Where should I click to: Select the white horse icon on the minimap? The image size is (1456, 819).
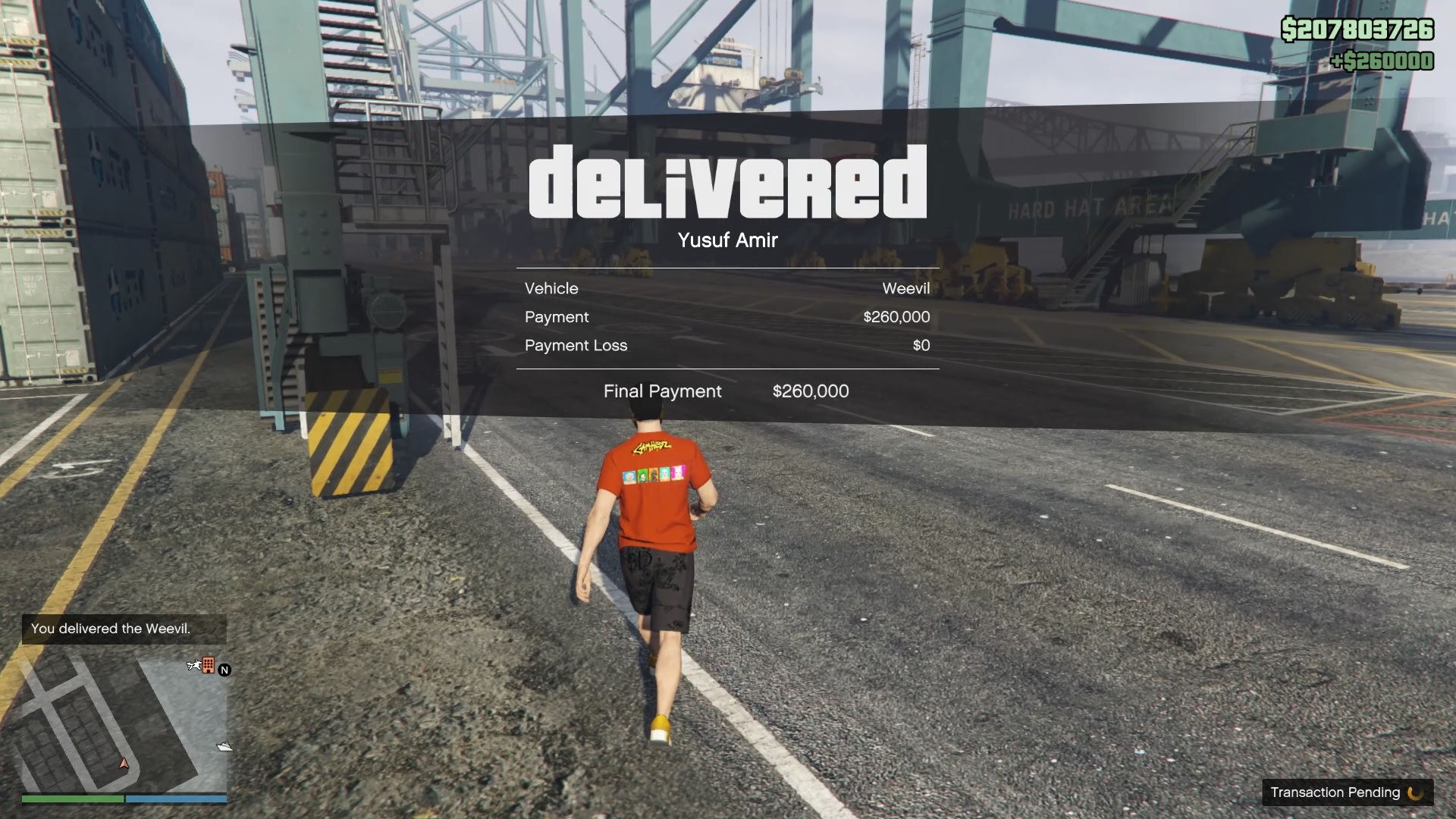coord(194,665)
